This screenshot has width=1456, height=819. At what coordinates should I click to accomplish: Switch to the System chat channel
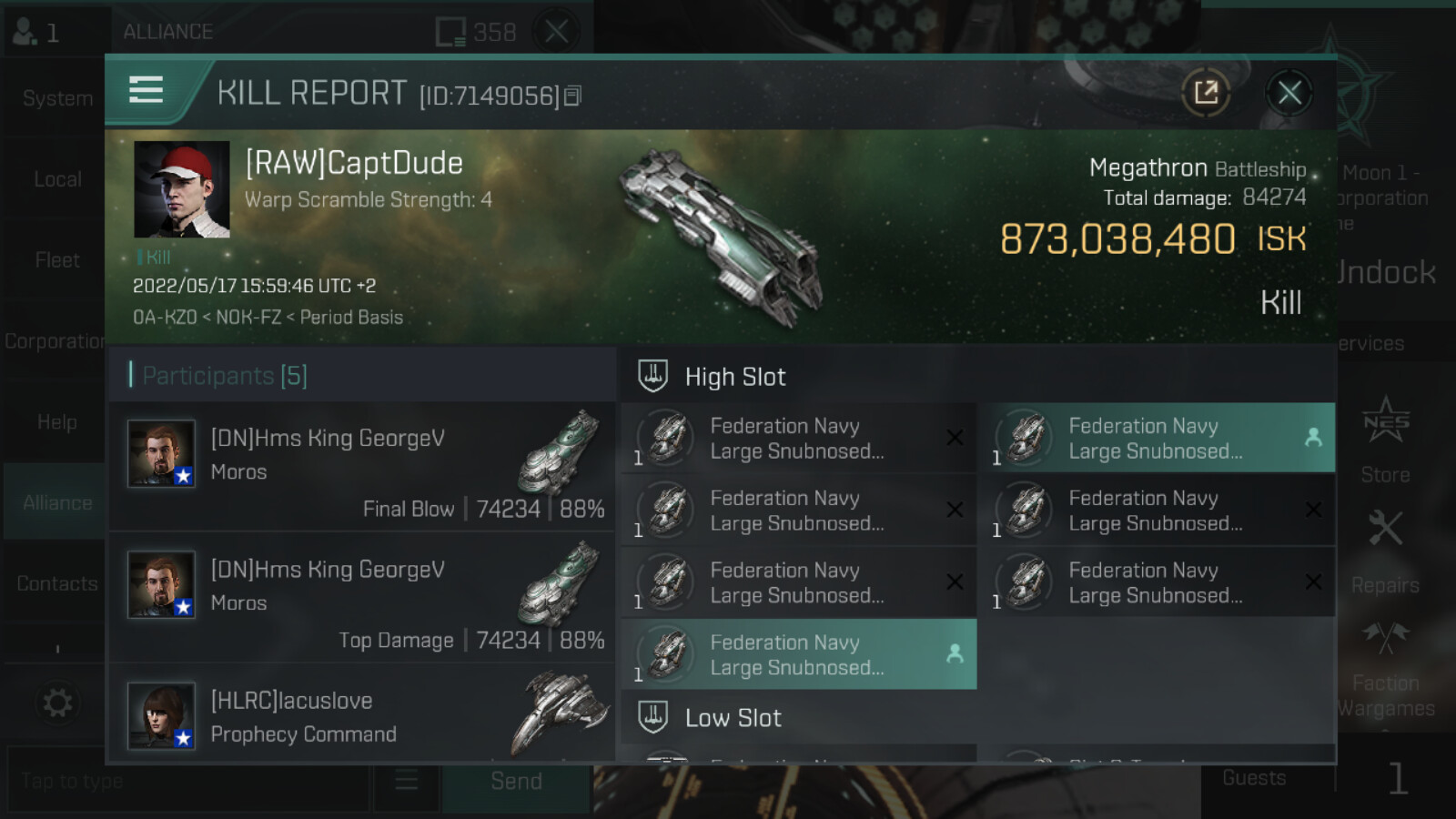(x=56, y=98)
